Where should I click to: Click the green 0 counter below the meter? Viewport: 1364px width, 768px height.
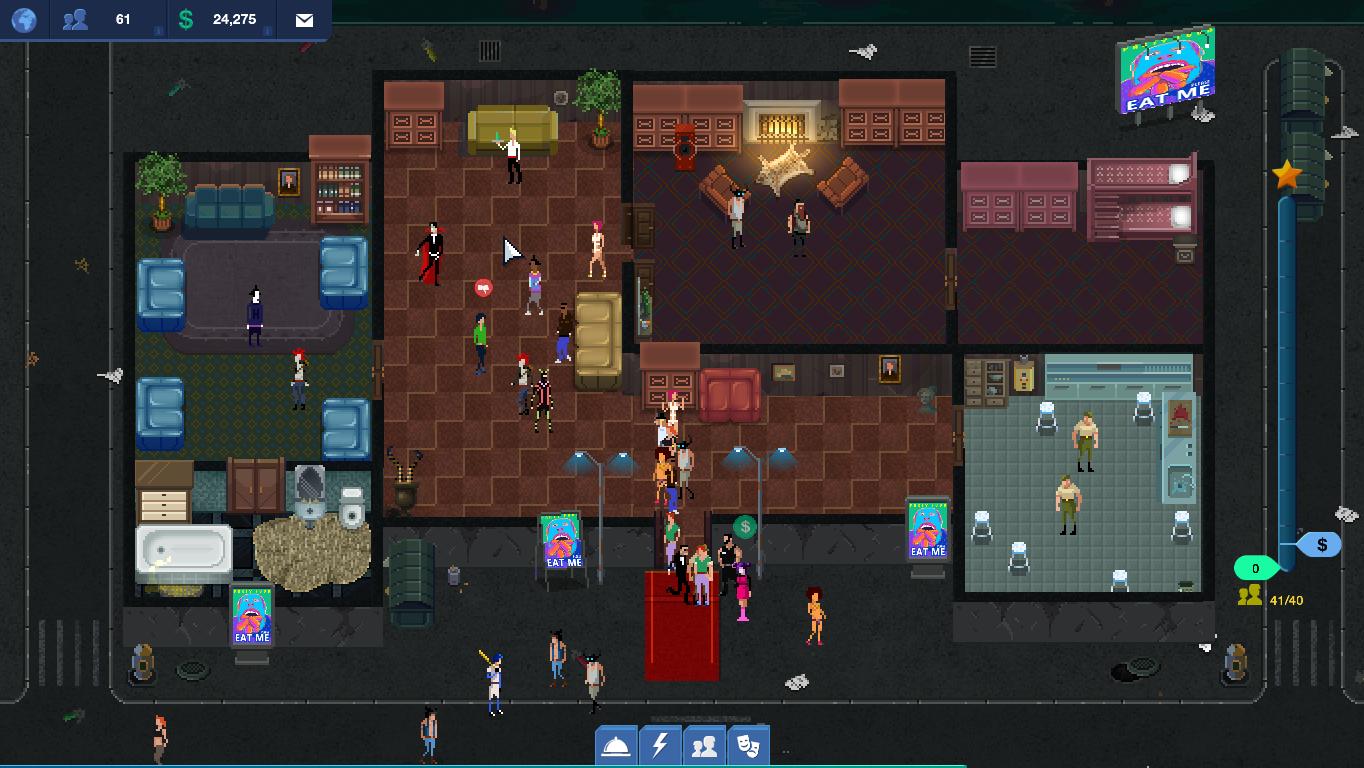[x=1257, y=567]
